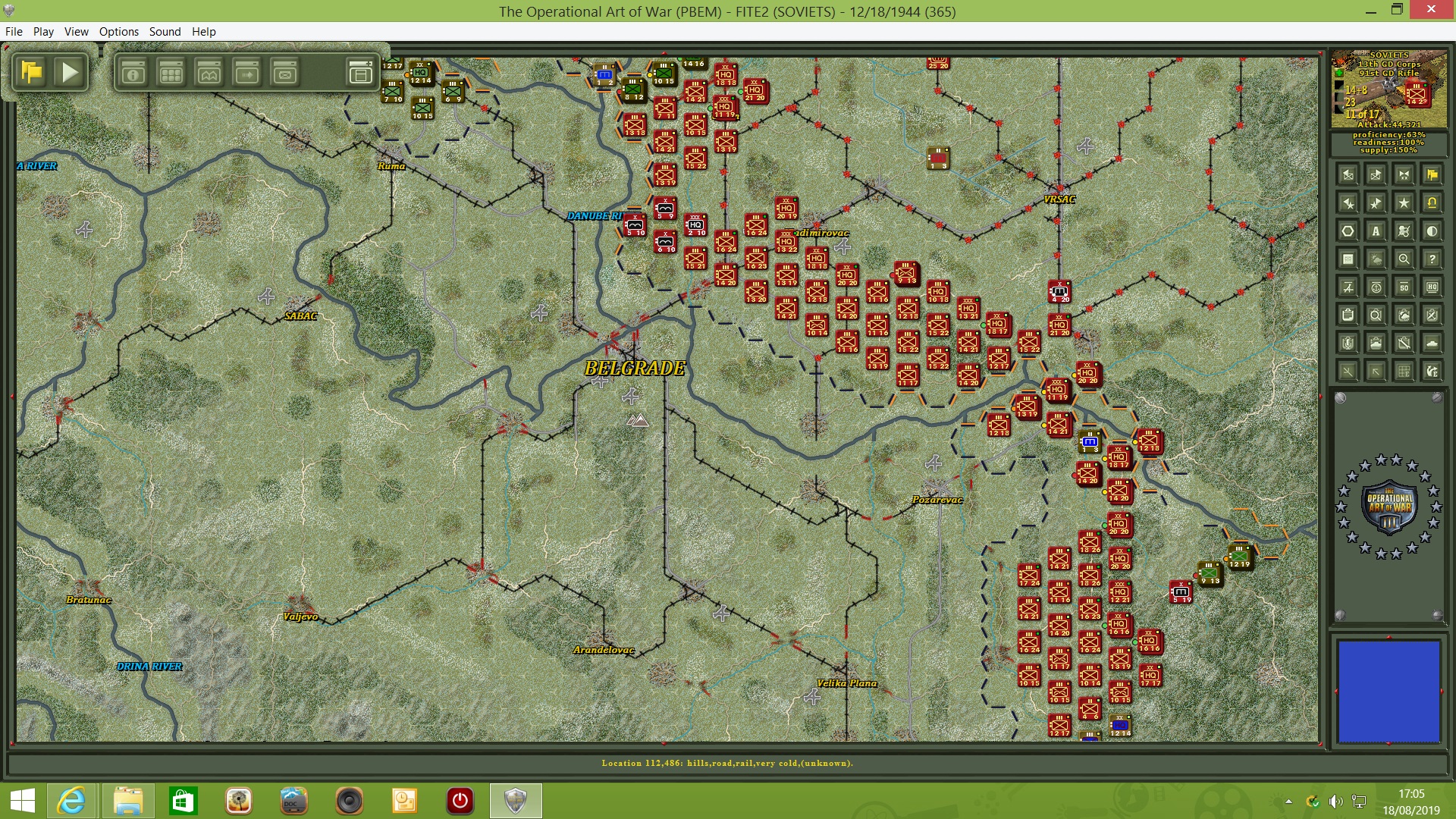The image size is (1456, 819).
Task: Click the weather display icon
Action: [x=1376, y=259]
